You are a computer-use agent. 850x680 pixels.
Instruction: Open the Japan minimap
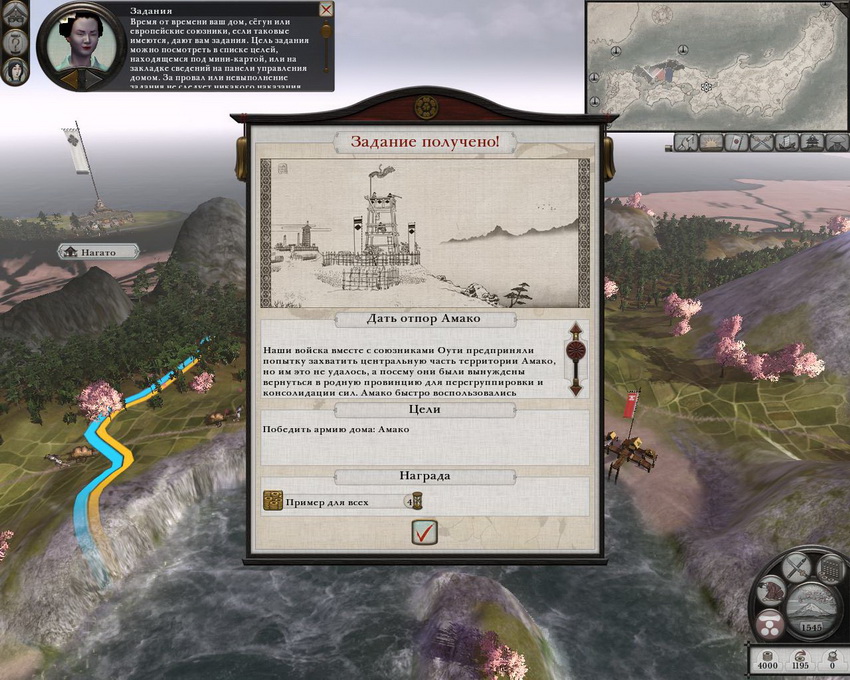pyautogui.click(x=716, y=66)
